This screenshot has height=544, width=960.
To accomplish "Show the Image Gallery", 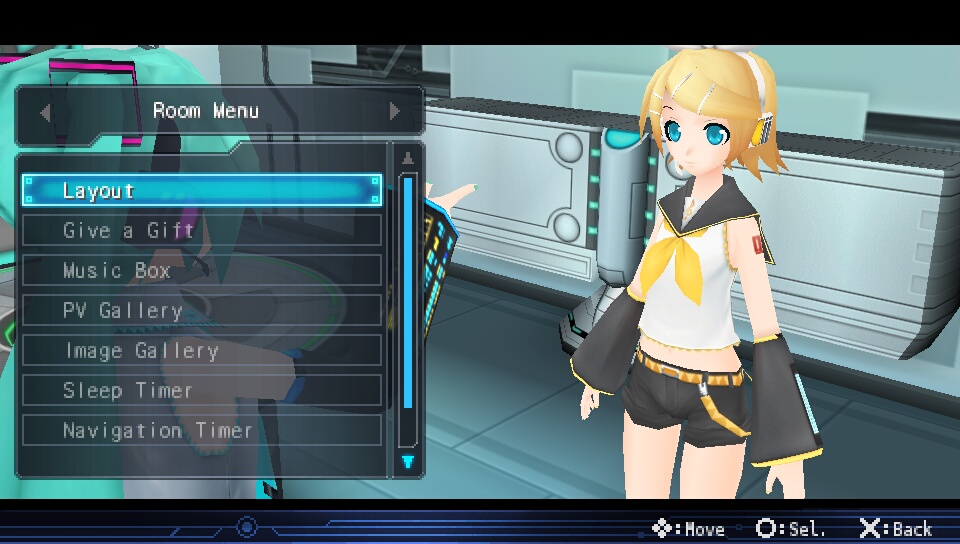I will coord(201,350).
